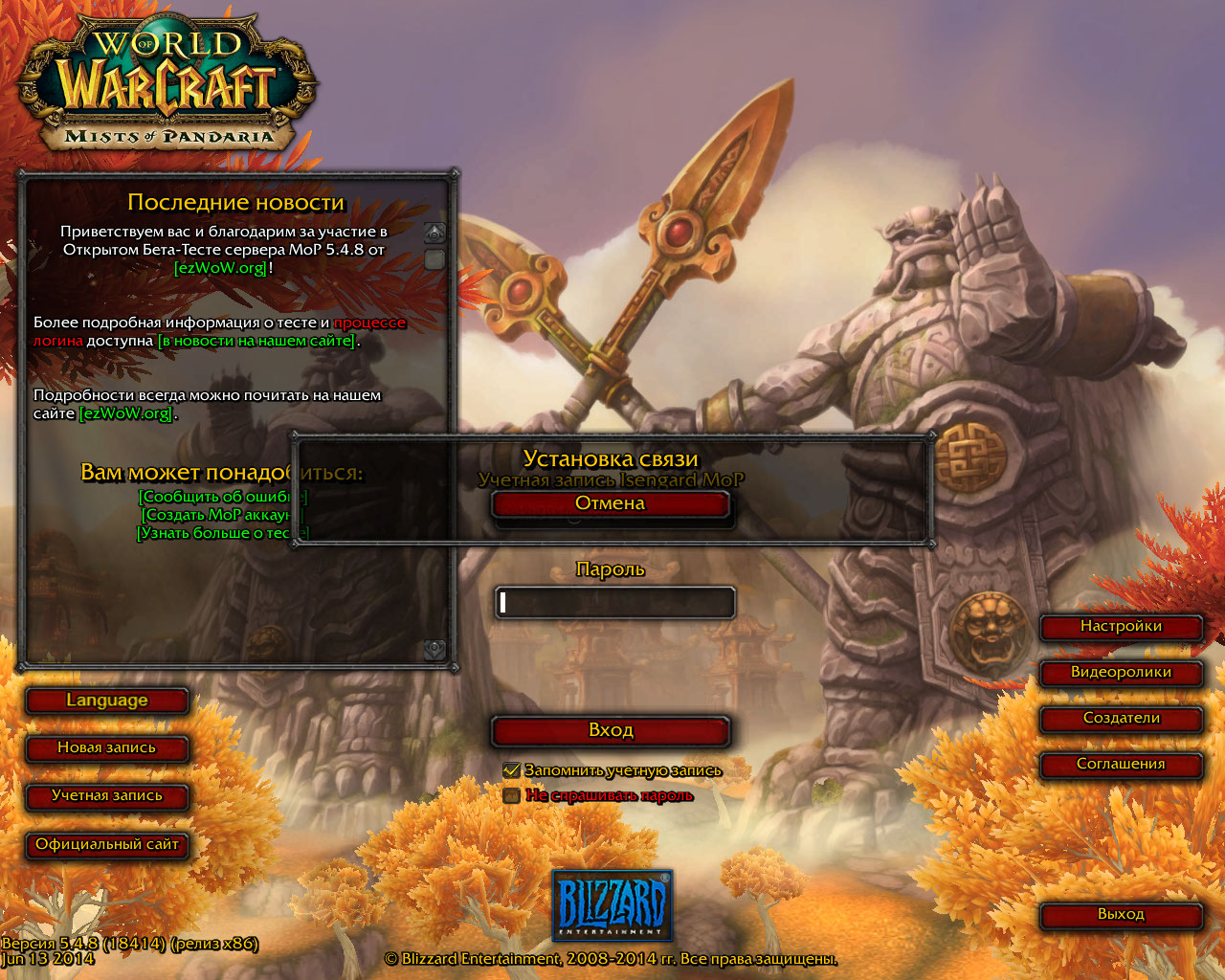Open the Учетная запись account button
The height and width of the screenshot is (980, 1225).
coord(106,796)
